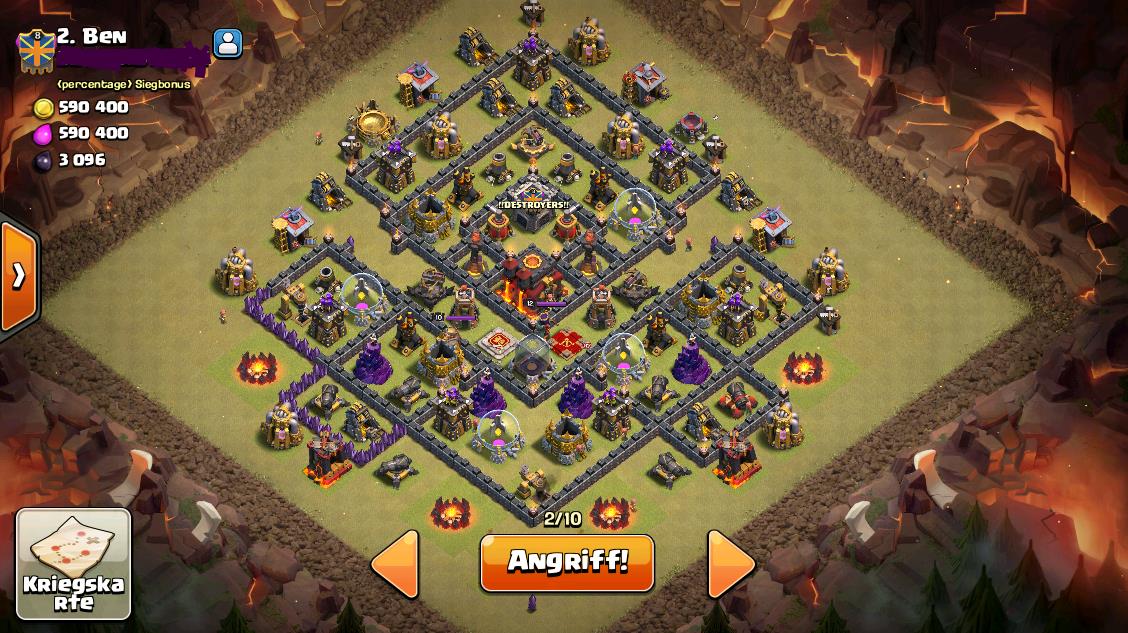The width and height of the screenshot is (1128, 633).
Task: Start the attack with the Angriff! button
Action: click(x=567, y=562)
